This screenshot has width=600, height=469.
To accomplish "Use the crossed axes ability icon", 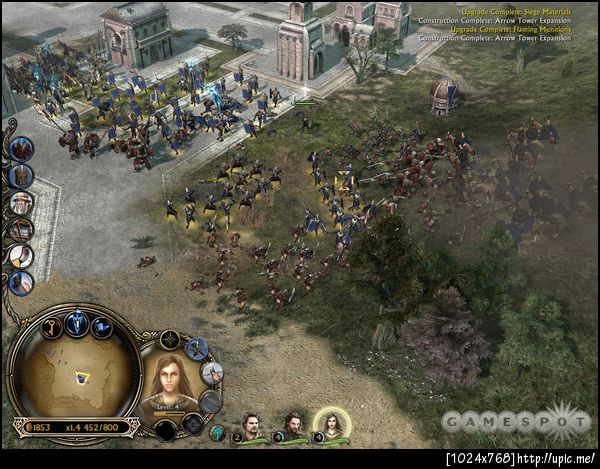I will pyautogui.click(x=197, y=349).
